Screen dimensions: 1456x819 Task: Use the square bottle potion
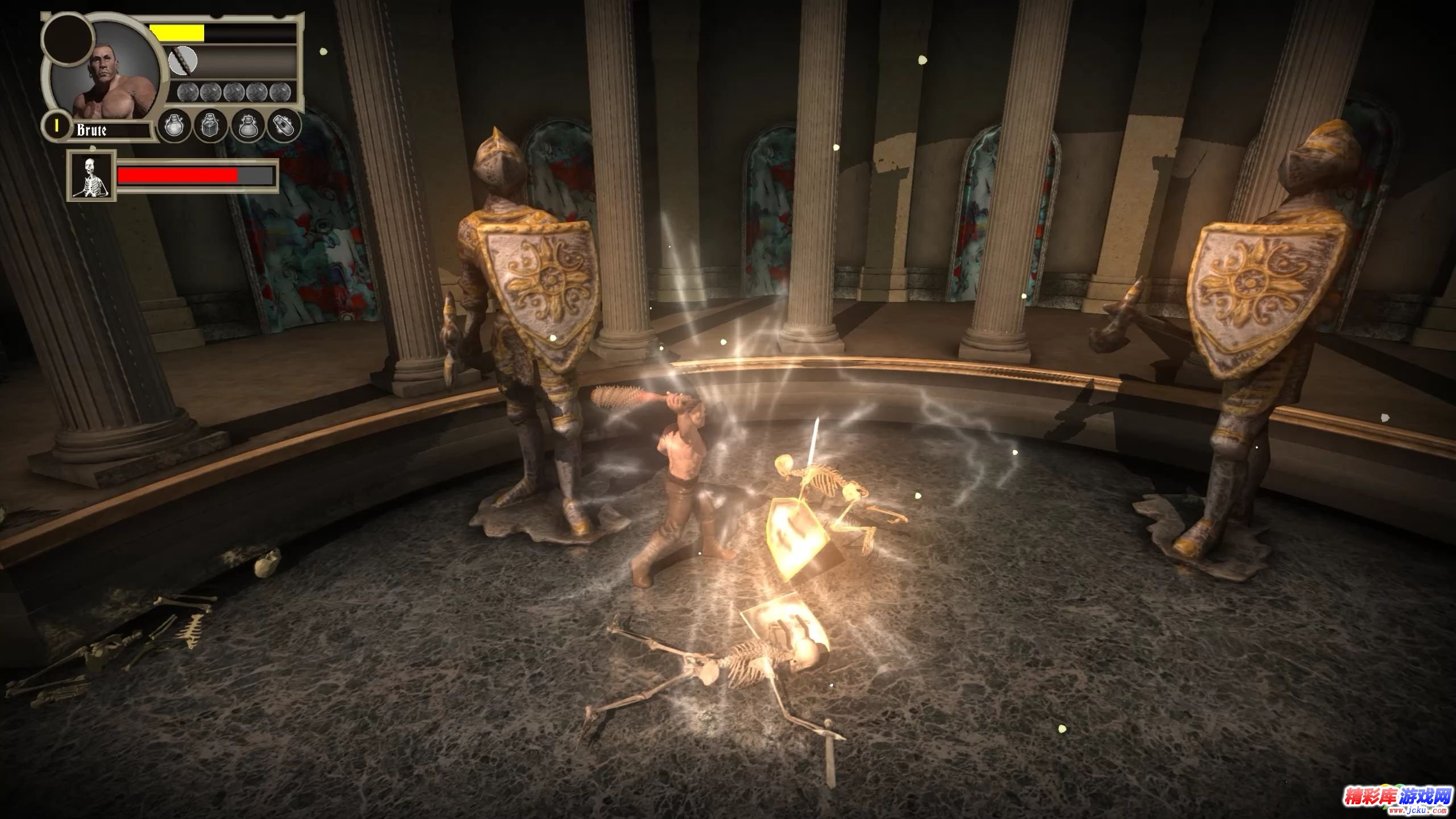click(x=210, y=126)
